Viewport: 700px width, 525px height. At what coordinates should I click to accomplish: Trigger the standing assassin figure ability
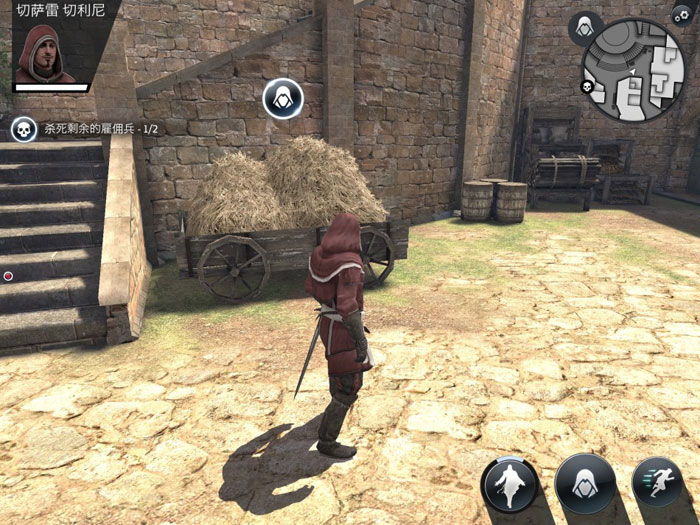pos(510,485)
